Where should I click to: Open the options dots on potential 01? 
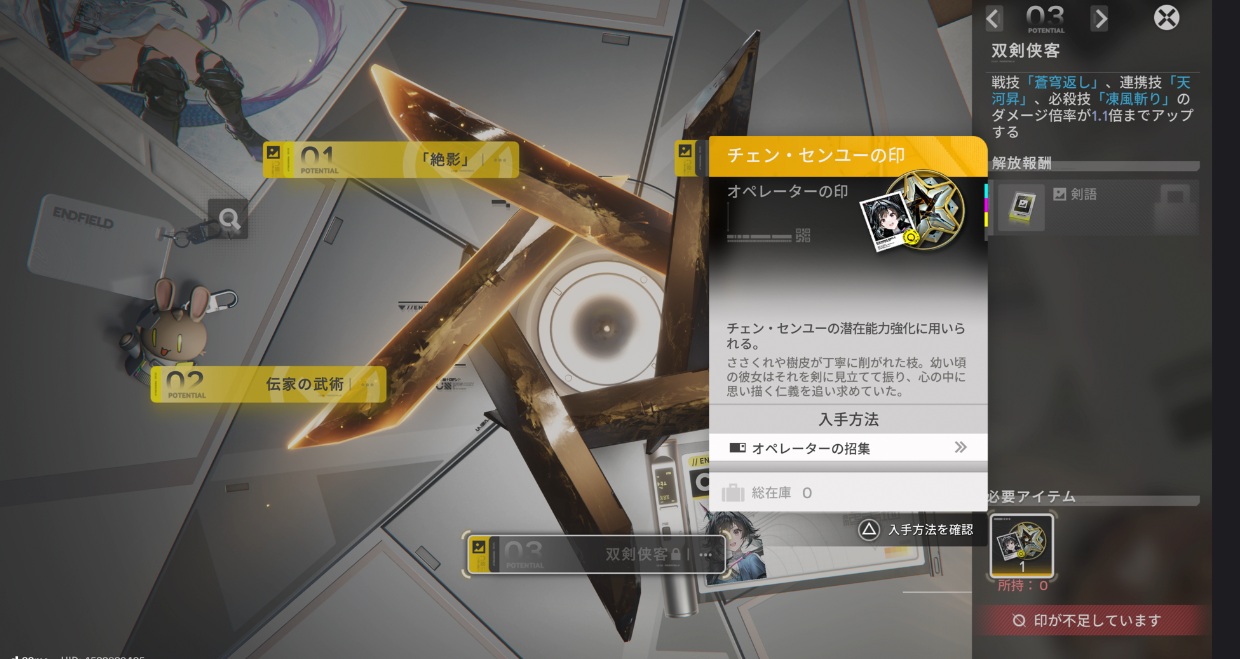pyautogui.click(x=500, y=160)
